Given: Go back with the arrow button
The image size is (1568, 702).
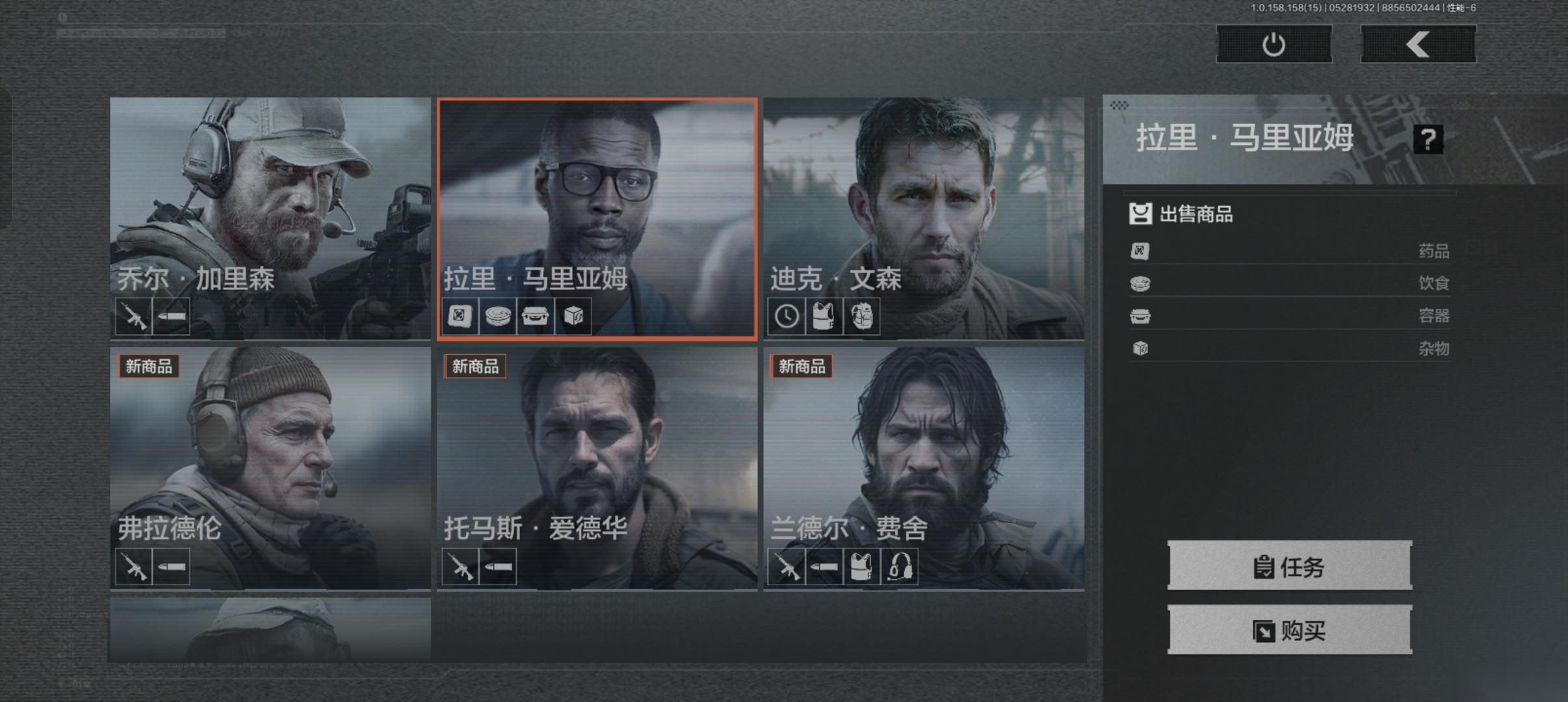Looking at the screenshot, I should tap(1418, 44).
